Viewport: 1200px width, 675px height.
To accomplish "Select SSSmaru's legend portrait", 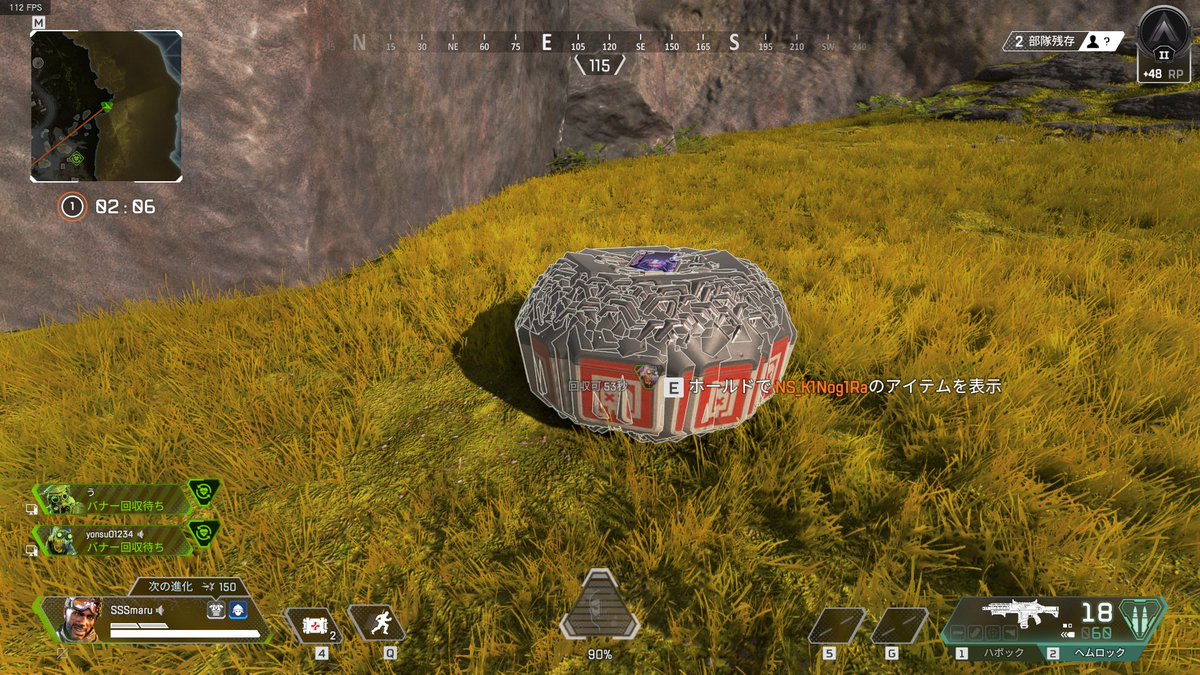I will click(x=82, y=620).
